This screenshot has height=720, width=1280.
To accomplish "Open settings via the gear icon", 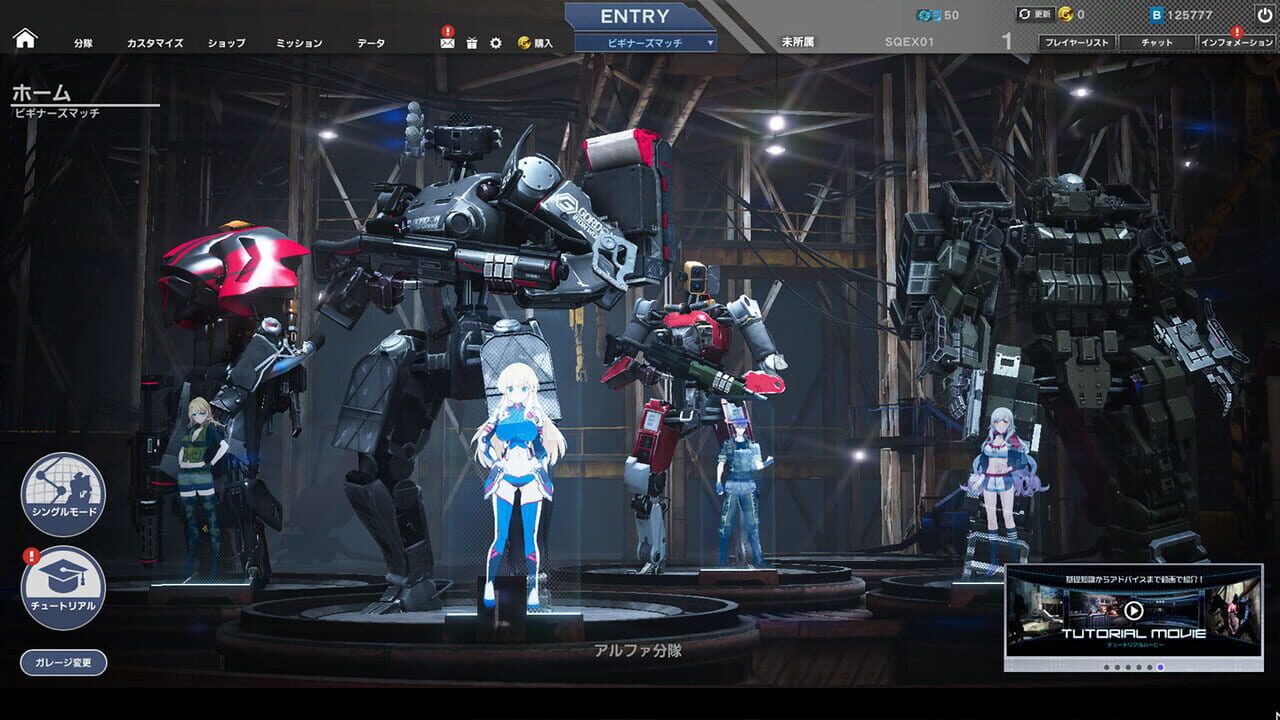I will coord(496,42).
